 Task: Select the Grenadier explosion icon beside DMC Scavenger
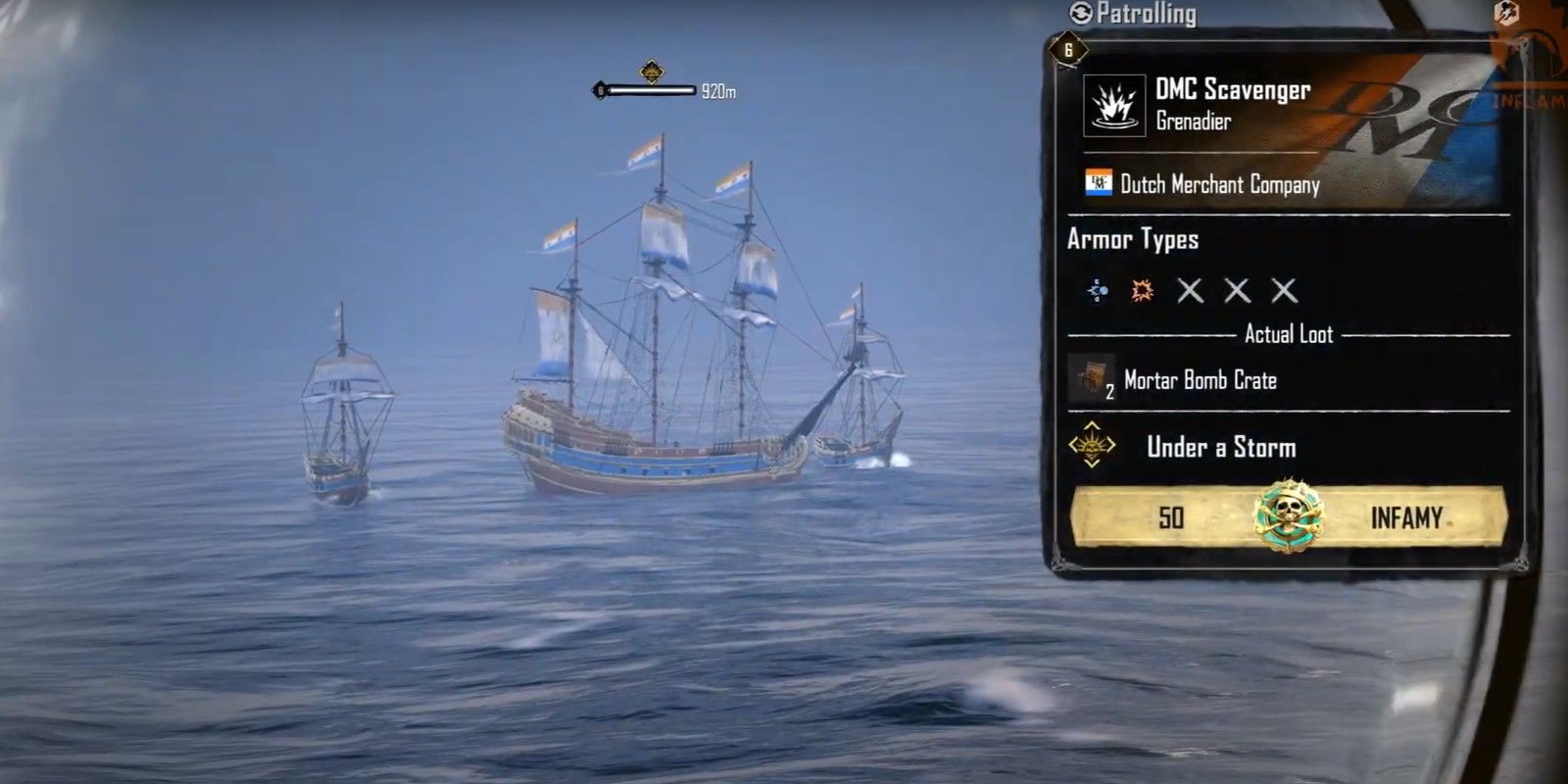coord(1117,106)
